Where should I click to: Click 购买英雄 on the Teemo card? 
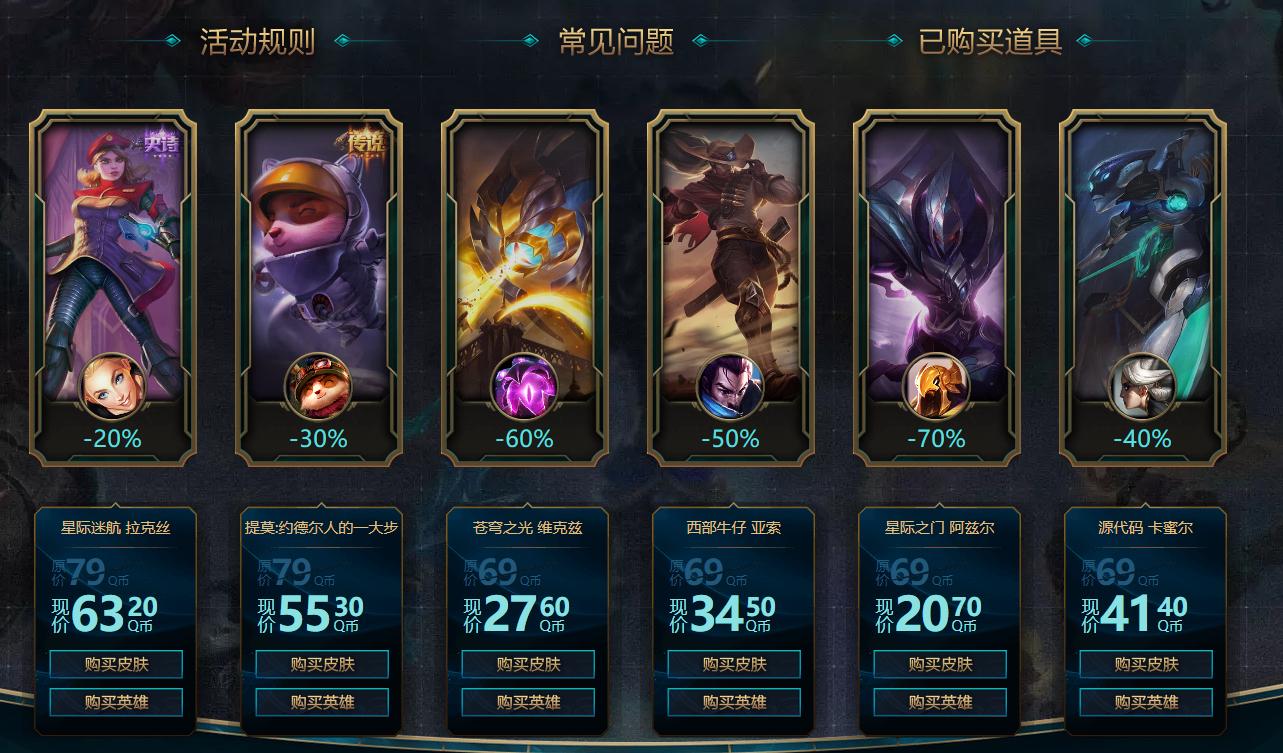coord(320,702)
